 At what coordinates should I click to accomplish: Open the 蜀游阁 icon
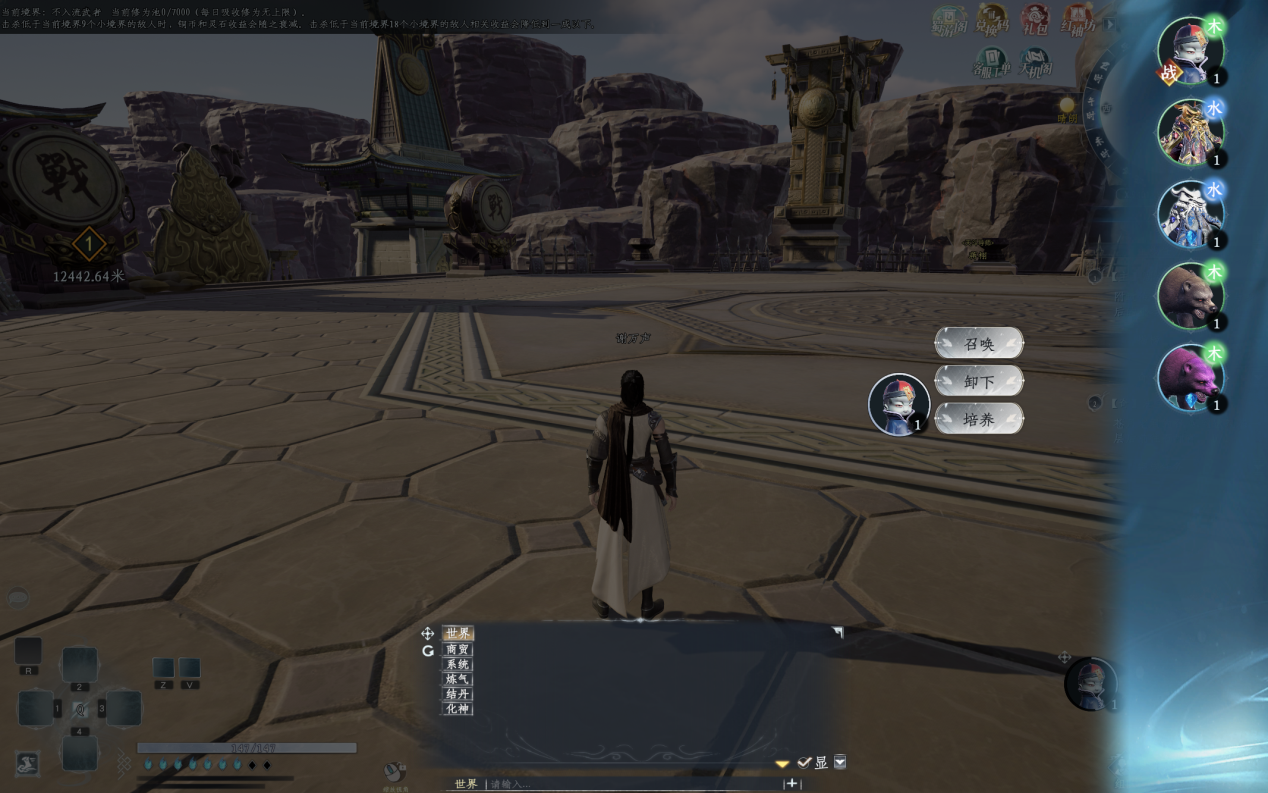pos(949,20)
